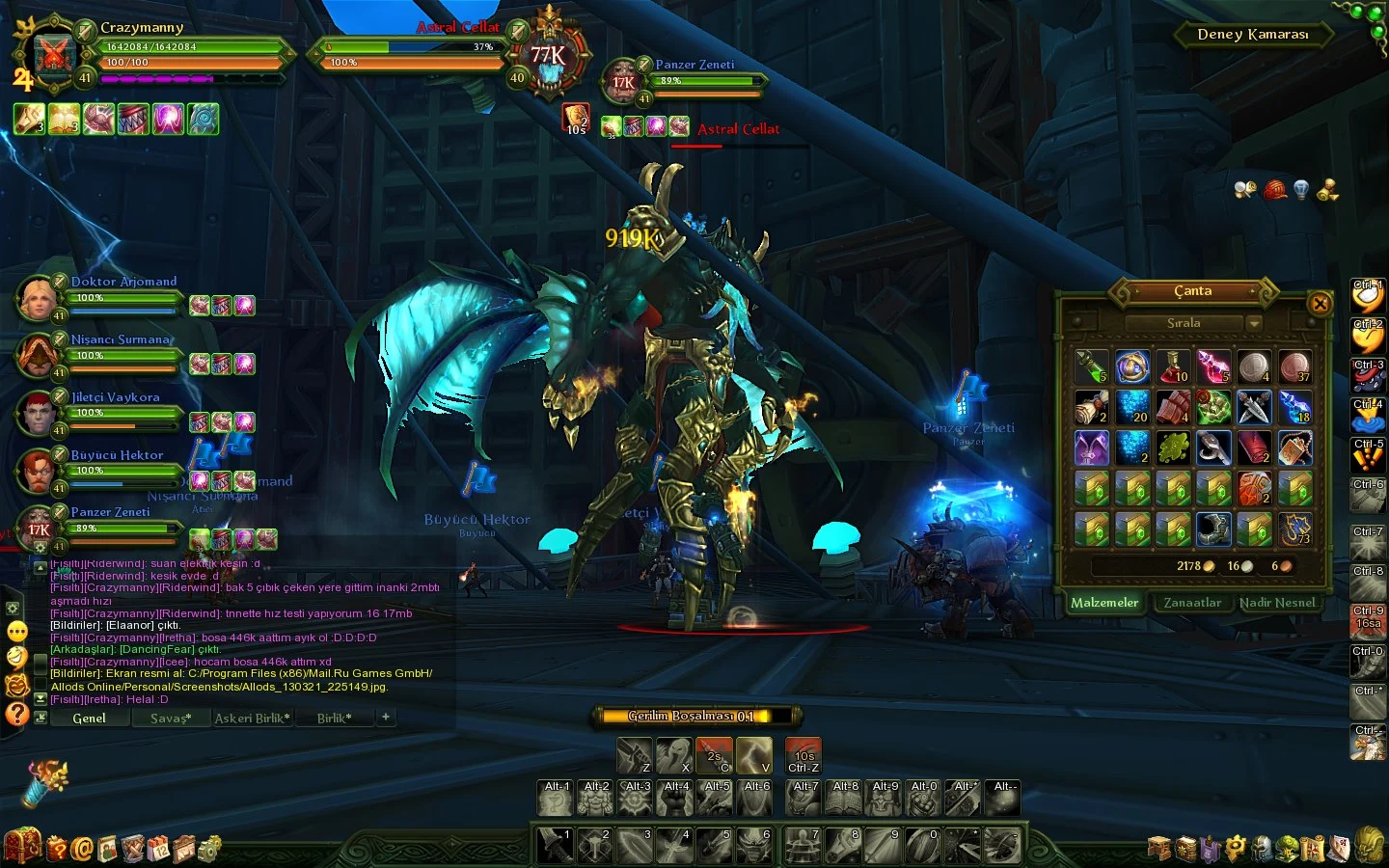Open the spellbook icon in bottom-right bar
This screenshot has width=1389, height=868.
tap(1186, 849)
